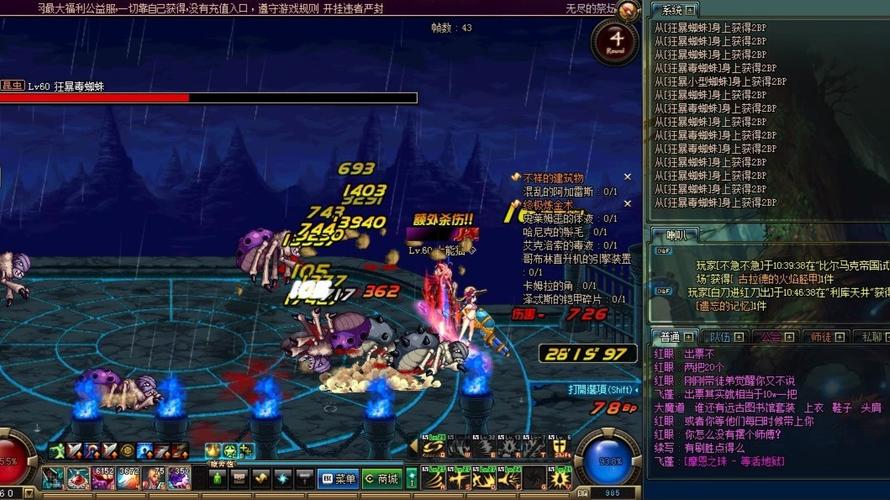Screen dimensions: 890x500
Task: Switch to the 师徒 chat tab
Action: click(x=820, y=337)
